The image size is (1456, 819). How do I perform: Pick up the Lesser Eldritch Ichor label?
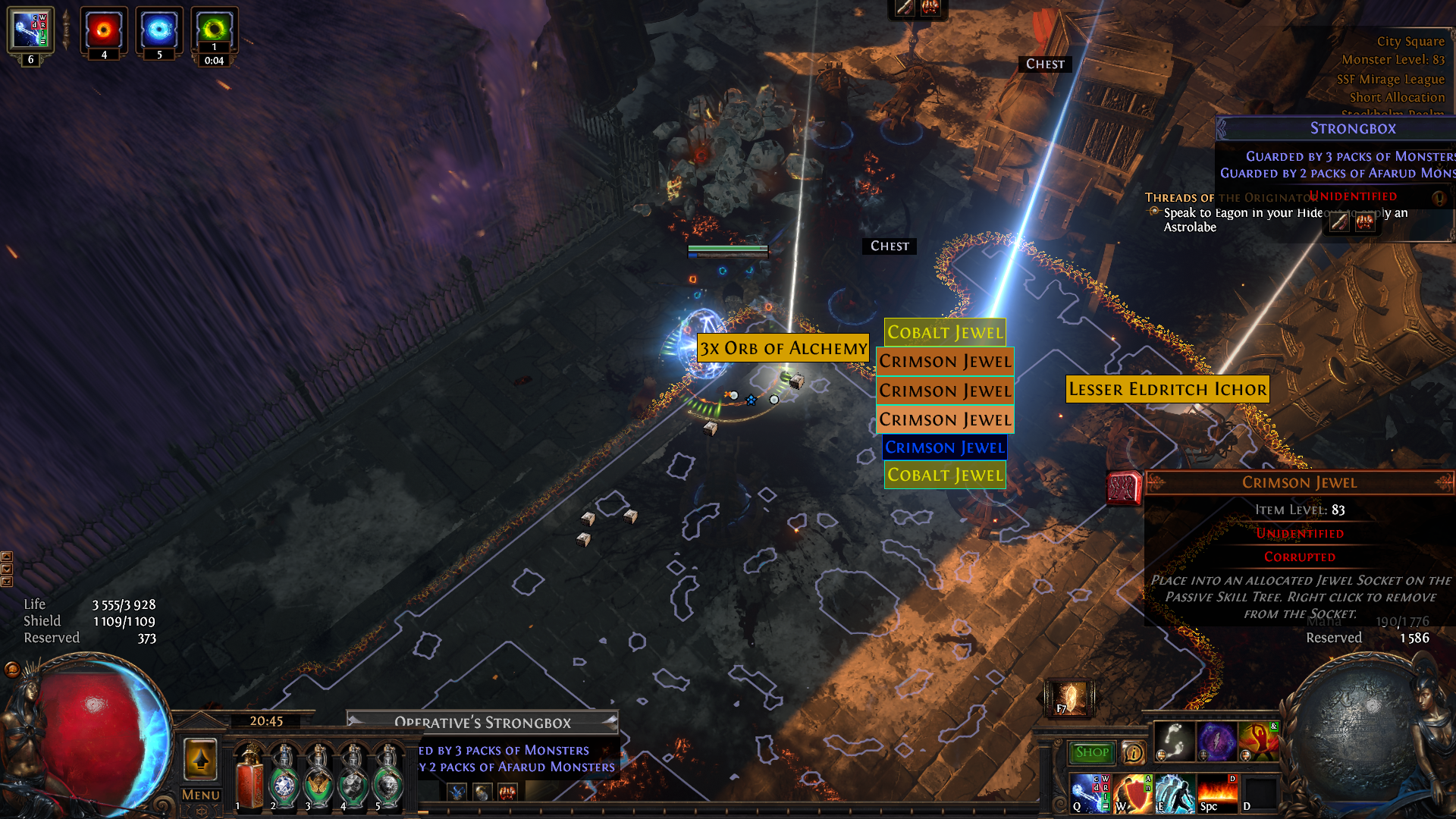[x=1167, y=389]
